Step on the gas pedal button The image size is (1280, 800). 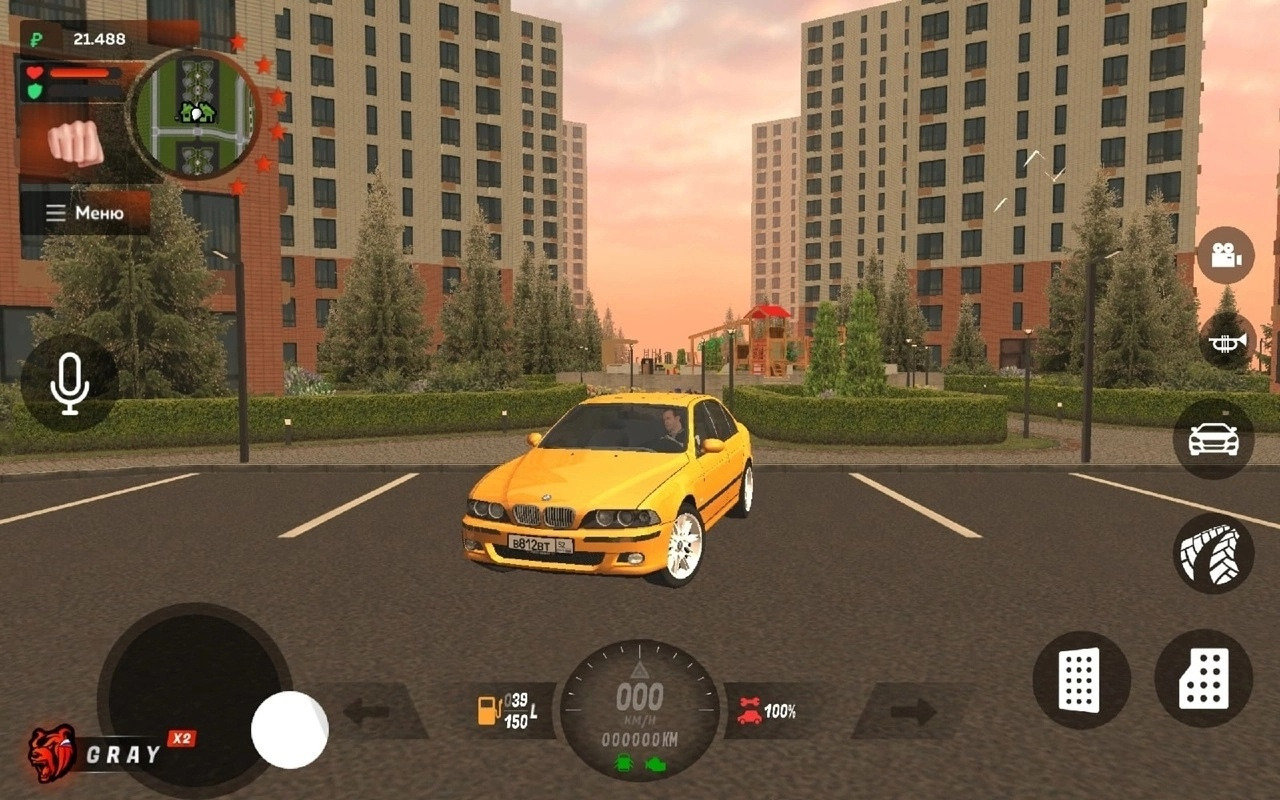pos(1203,678)
